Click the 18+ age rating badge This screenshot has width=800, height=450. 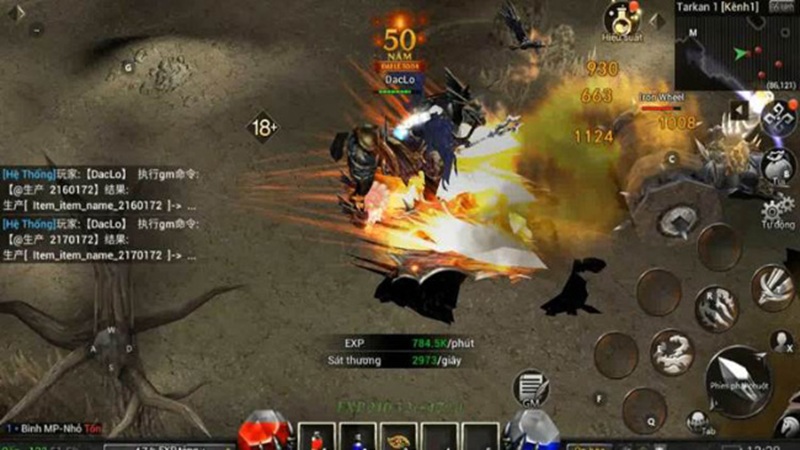click(264, 128)
